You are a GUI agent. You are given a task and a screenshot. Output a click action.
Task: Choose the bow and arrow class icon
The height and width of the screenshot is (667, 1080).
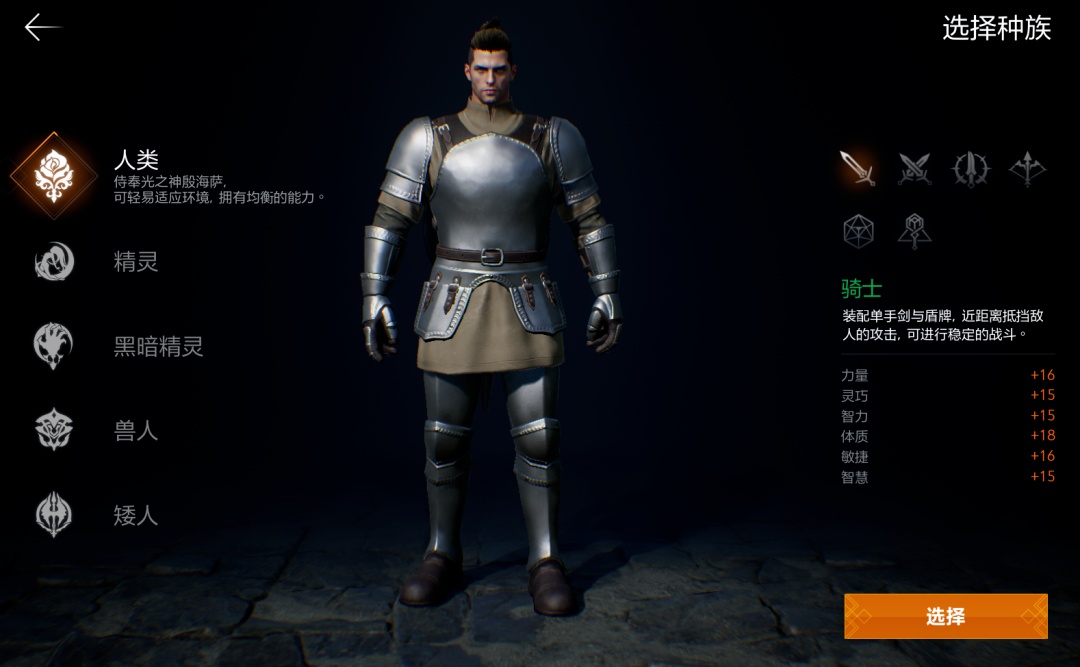tap(1027, 169)
